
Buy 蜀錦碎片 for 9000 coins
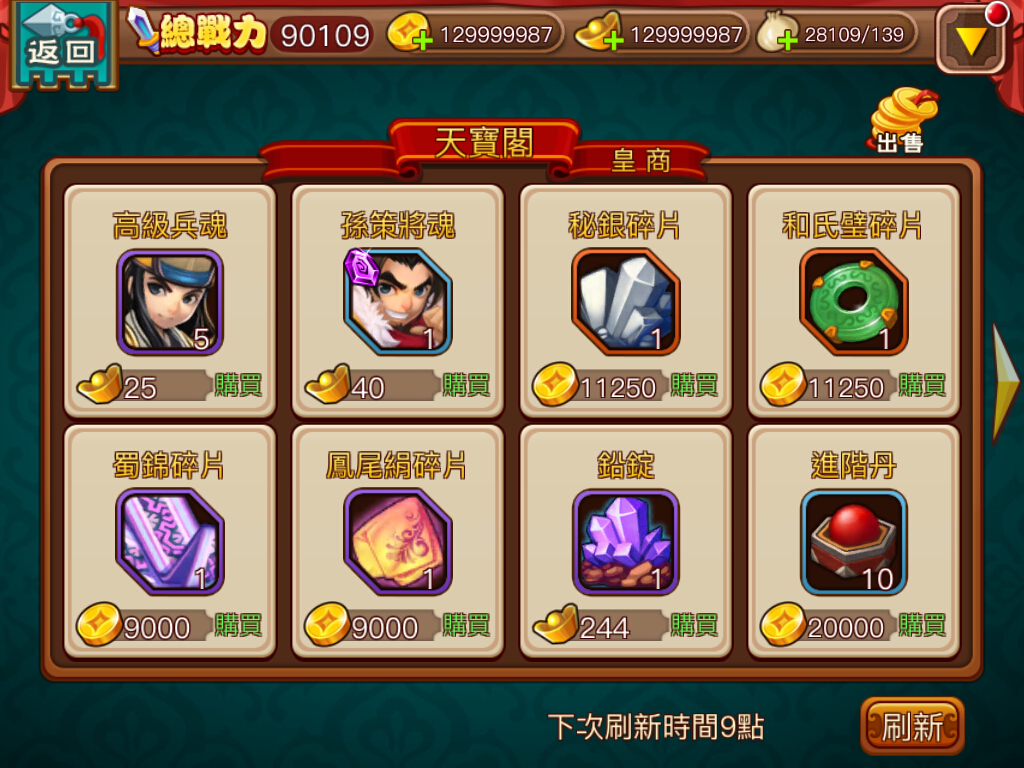(x=238, y=625)
